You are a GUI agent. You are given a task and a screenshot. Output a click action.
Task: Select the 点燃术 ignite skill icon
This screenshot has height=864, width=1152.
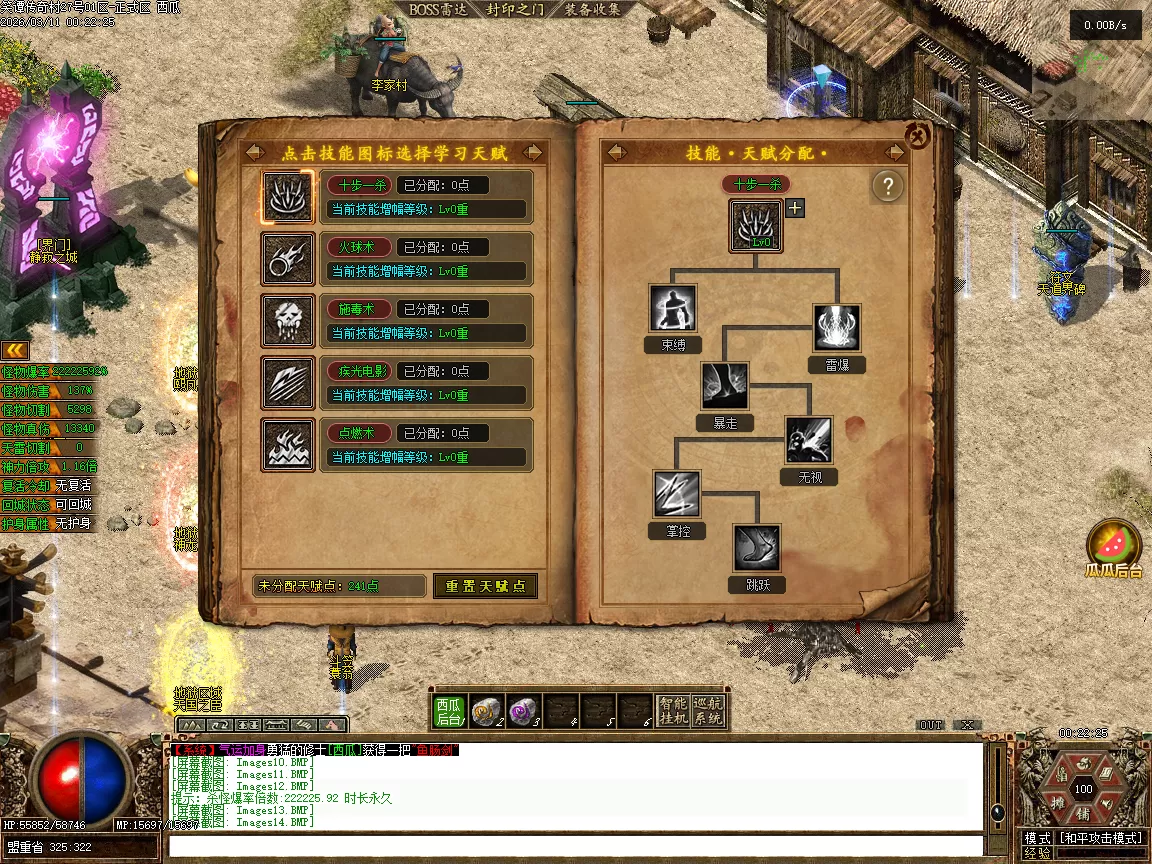tap(281, 445)
